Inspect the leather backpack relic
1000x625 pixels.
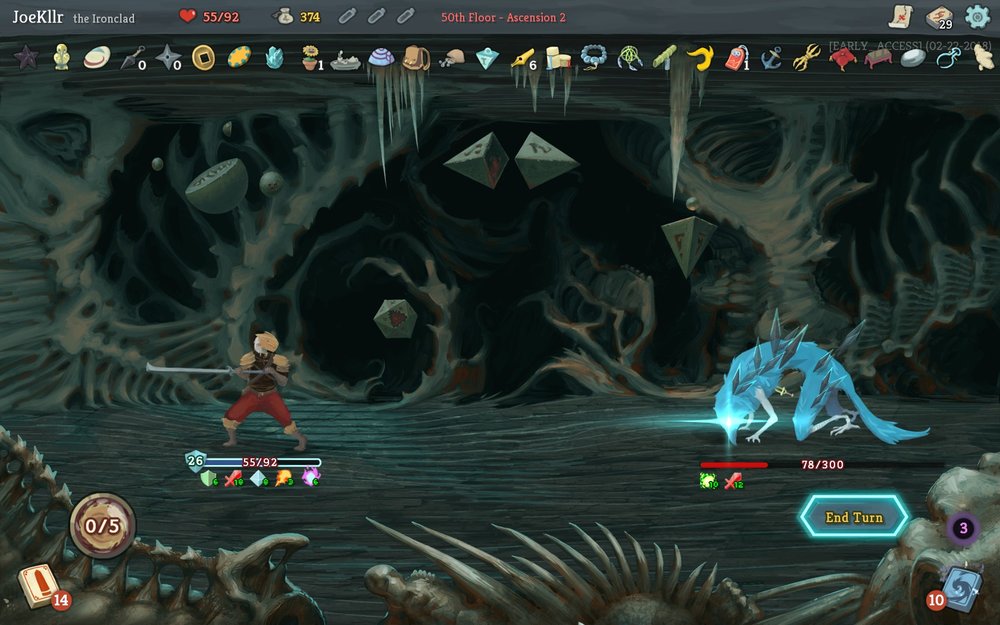pyautogui.click(x=416, y=58)
